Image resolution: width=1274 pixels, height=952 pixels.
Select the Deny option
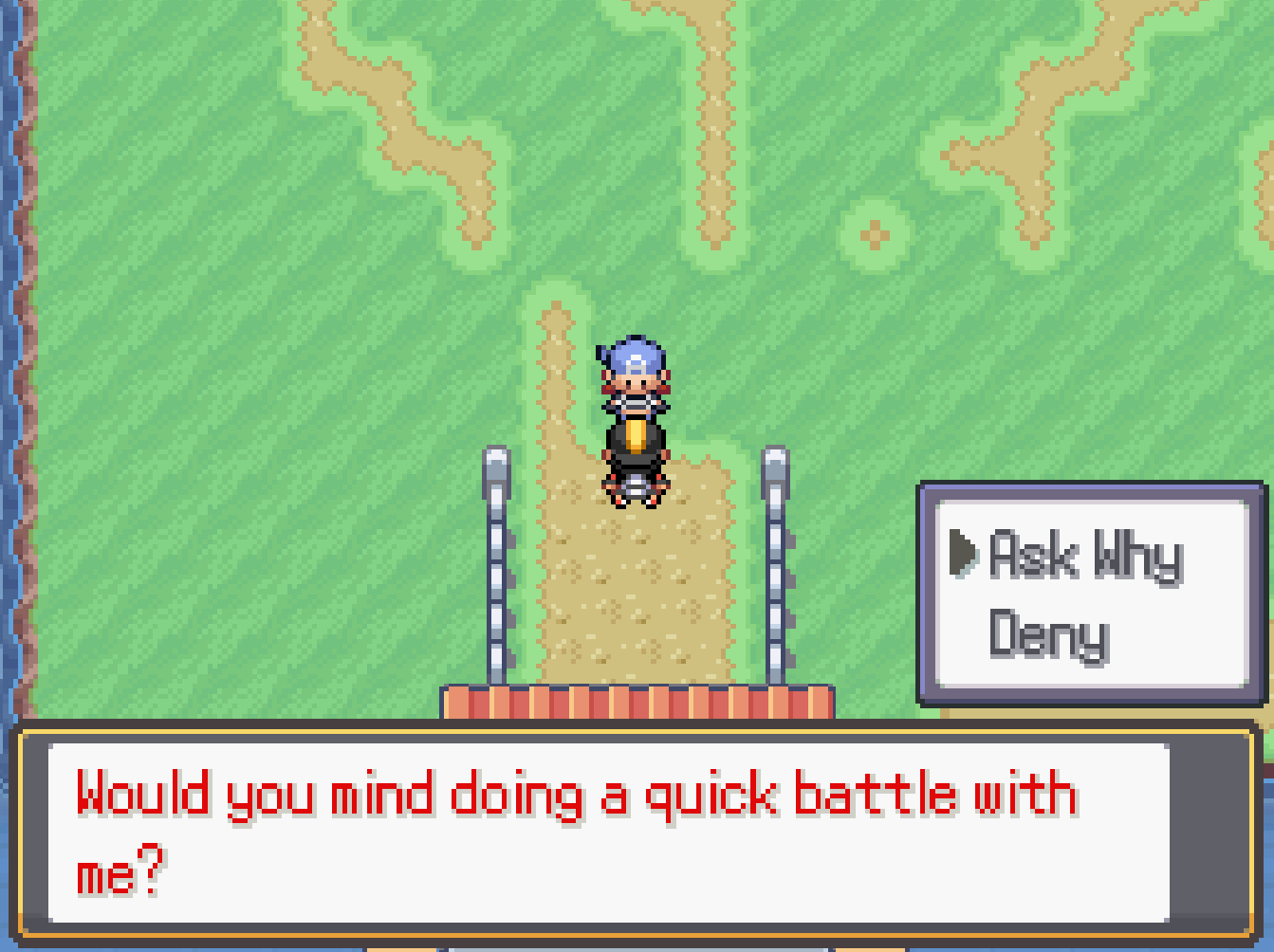[x=1046, y=633]
